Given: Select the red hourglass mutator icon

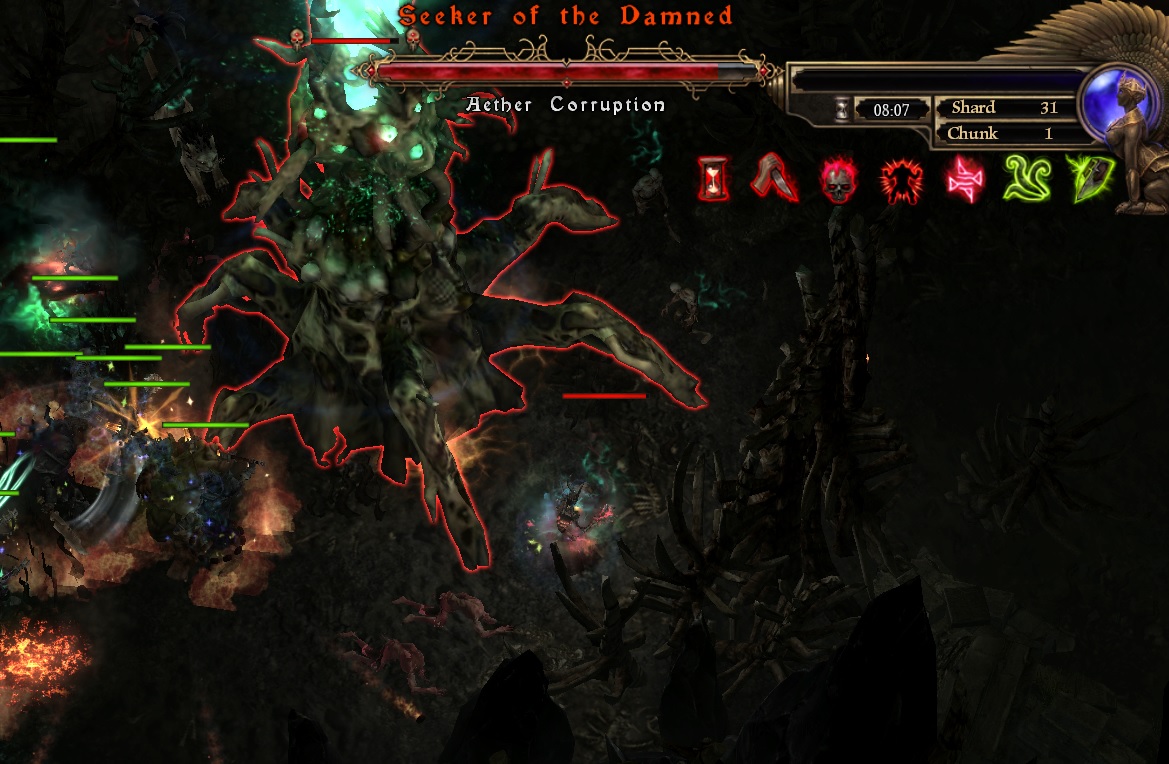Looking at the screenshot, I should (x=714, y=181).
